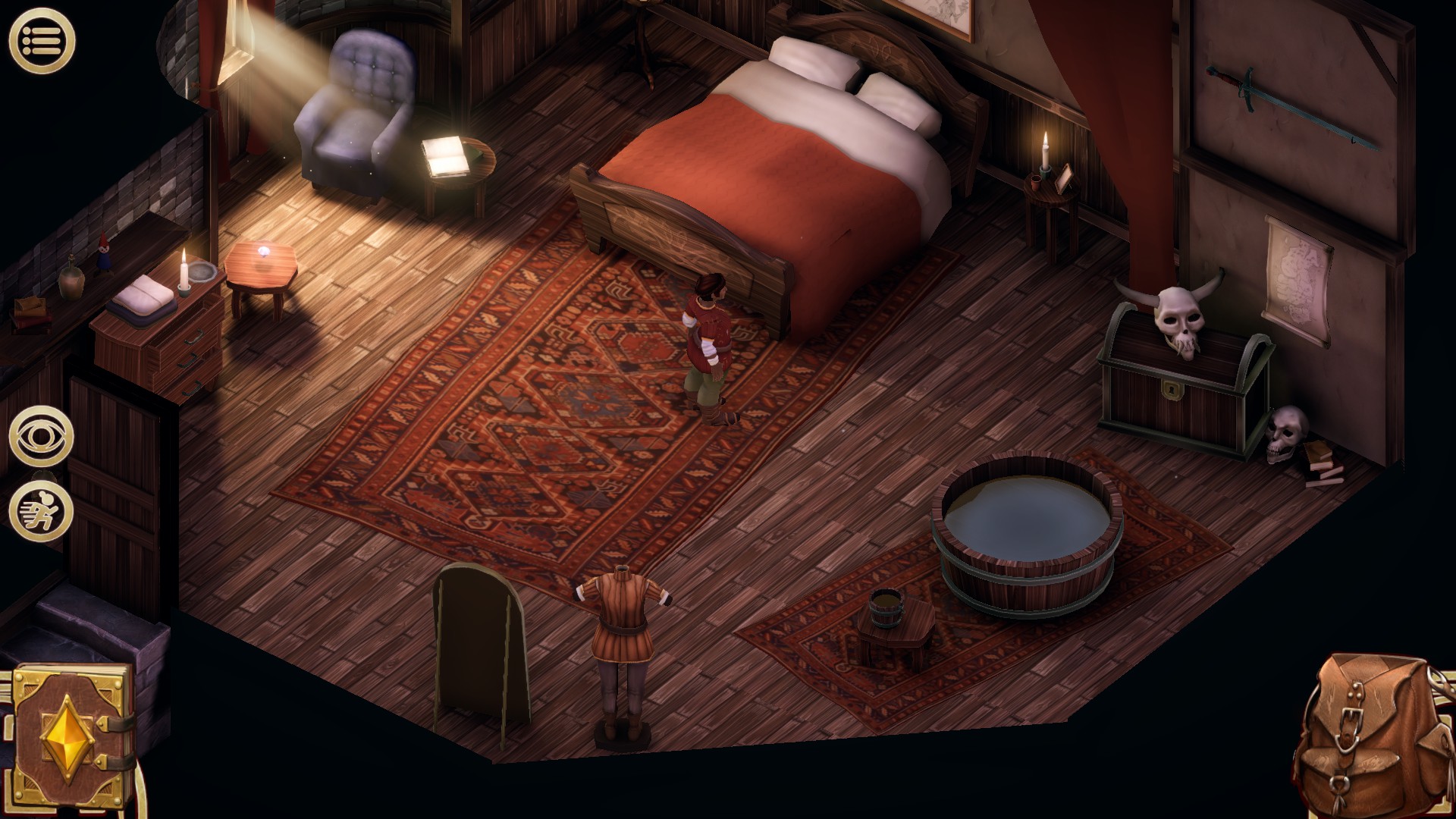1456x819 pixels.
Task: Open the game menu via the hamburger icon
Action: [42, 42]
